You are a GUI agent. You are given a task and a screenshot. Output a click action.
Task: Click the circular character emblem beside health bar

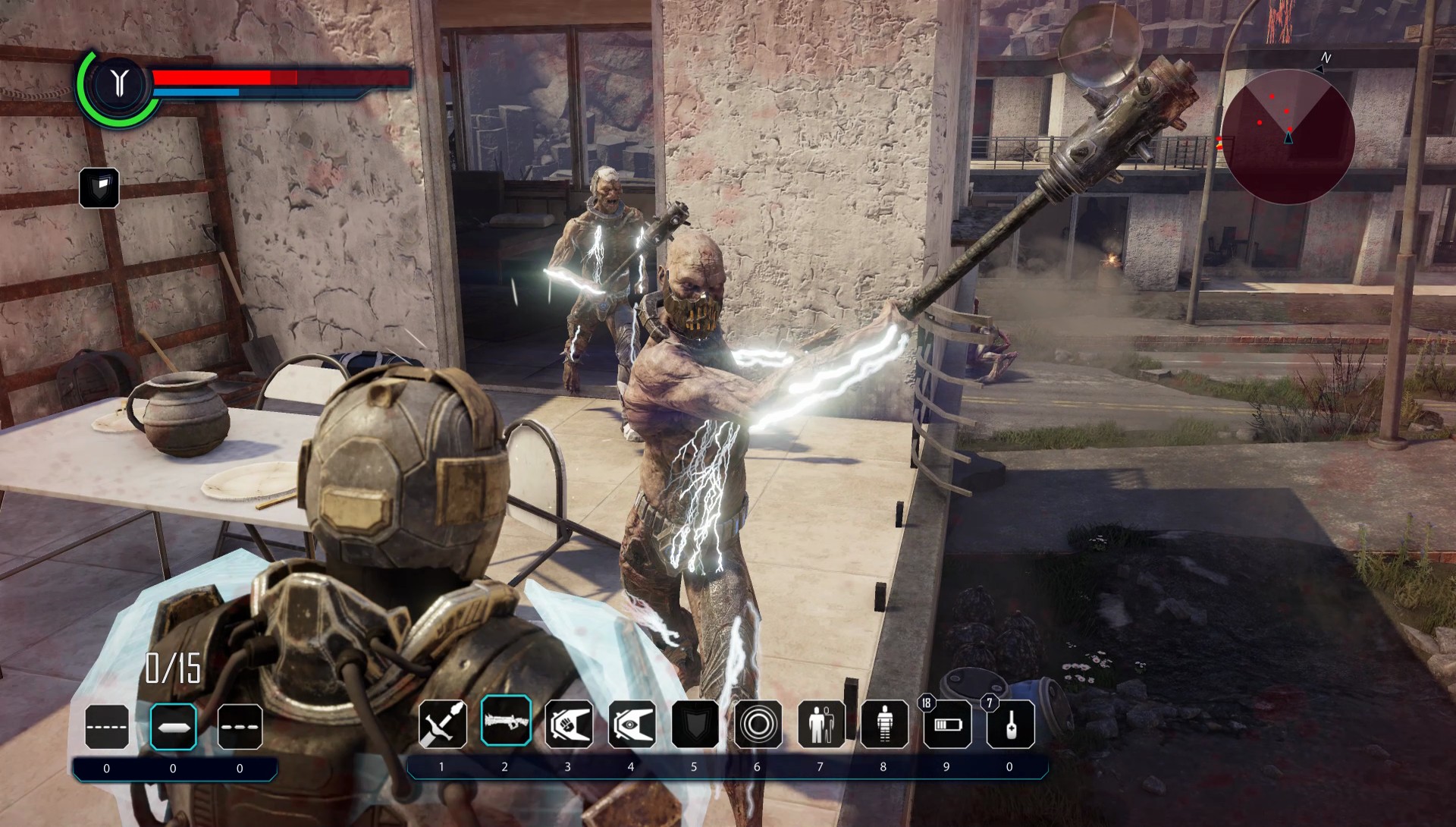[118, 83]
